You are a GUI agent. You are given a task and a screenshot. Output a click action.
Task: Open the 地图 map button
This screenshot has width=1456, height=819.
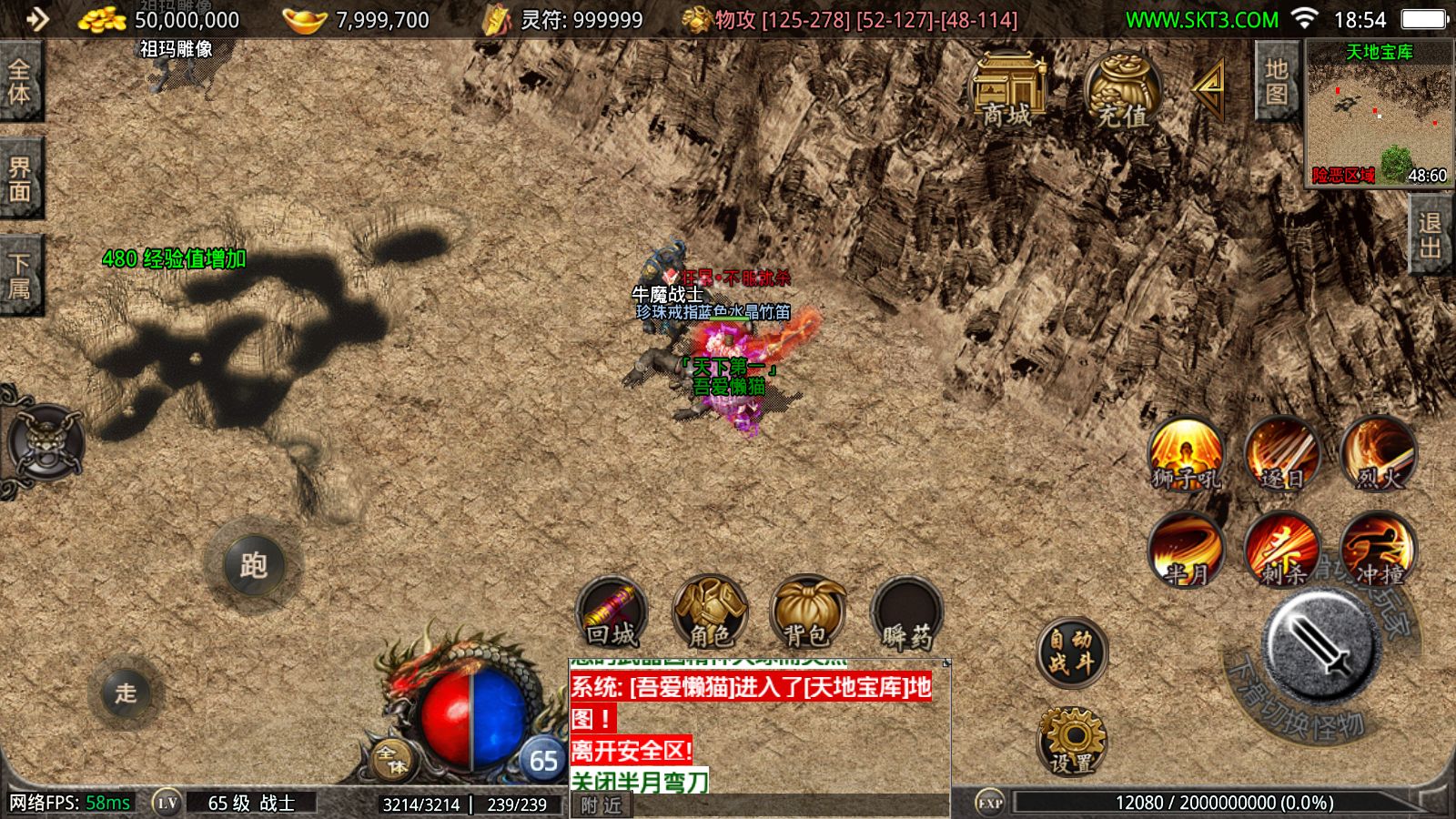[1276, 82]
